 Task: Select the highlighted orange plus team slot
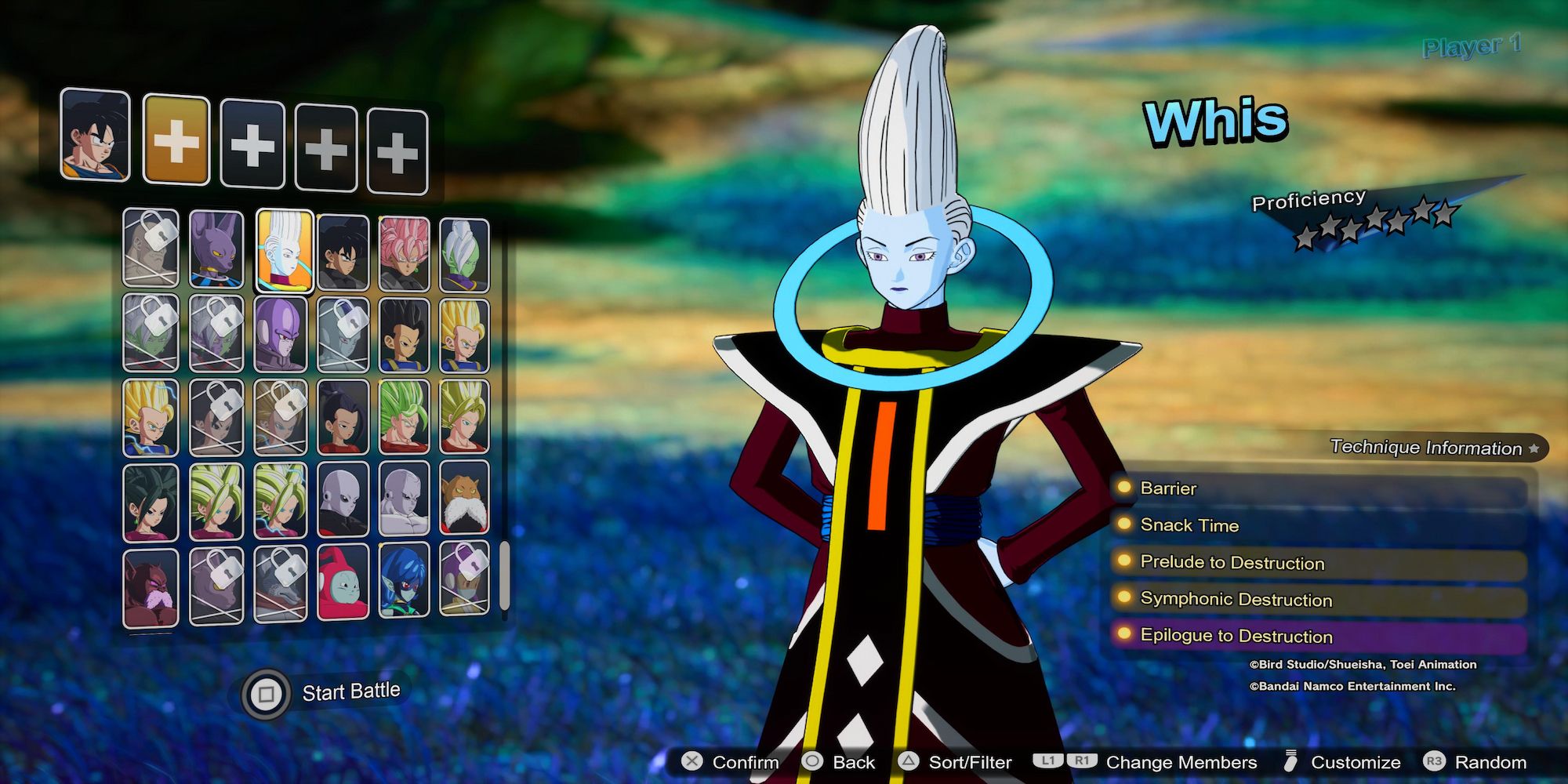point(176,141)
